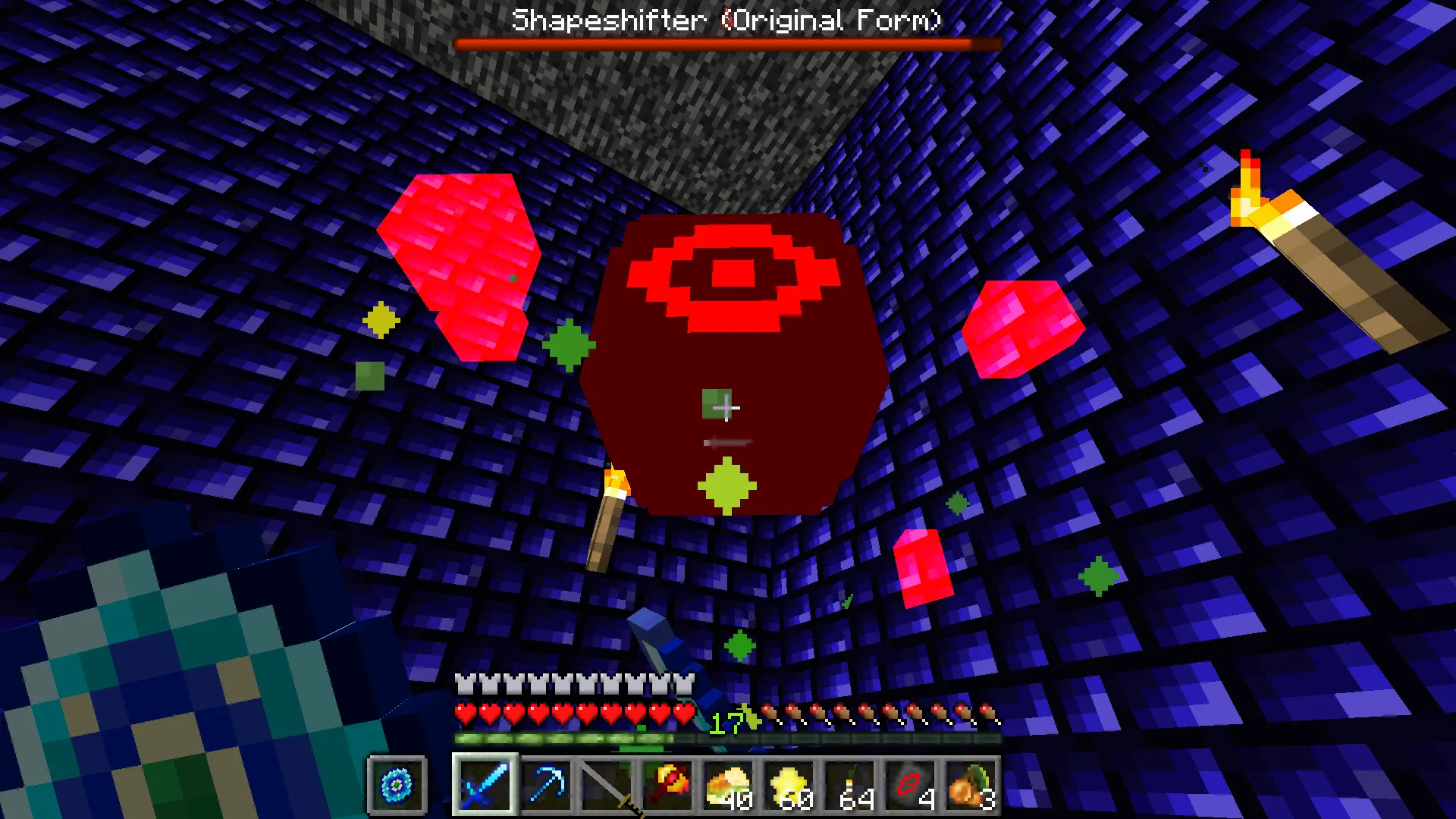
Task: Select the diamond pickaxe hotbar slot
Action: [x=545, y=785]
